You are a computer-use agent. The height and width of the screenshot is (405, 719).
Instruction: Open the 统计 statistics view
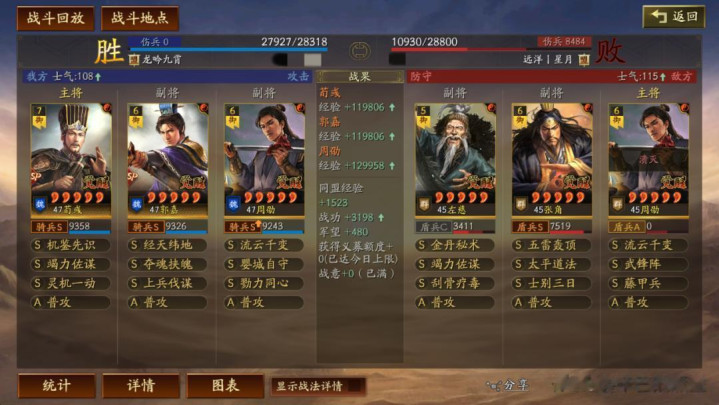tap(56, 385)
